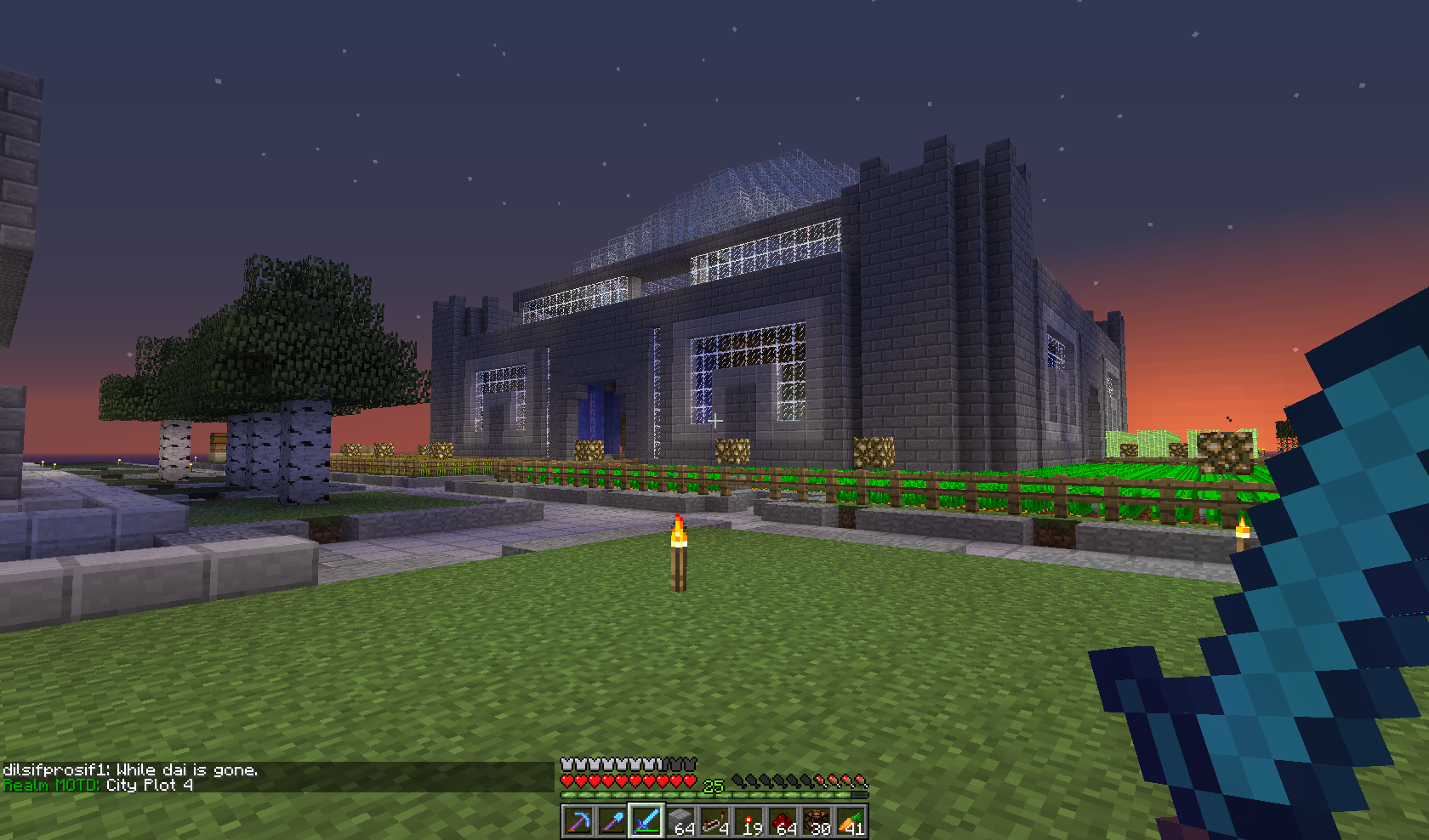Select the redstone dust stack of 64
The width and height of the screenshot is (1429, 840).
coord(783,821)
